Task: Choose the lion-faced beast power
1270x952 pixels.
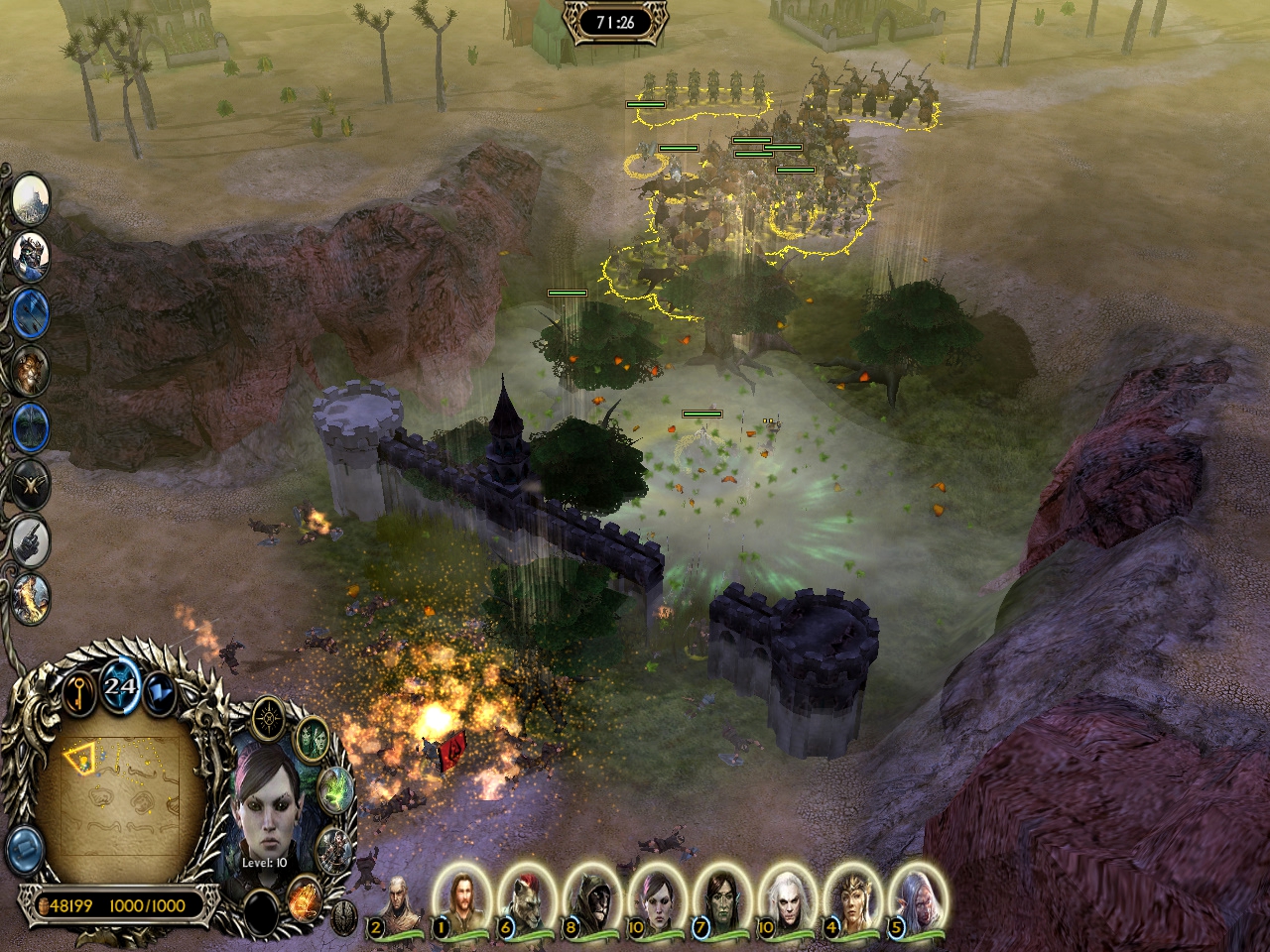Action: pos(31,370)
